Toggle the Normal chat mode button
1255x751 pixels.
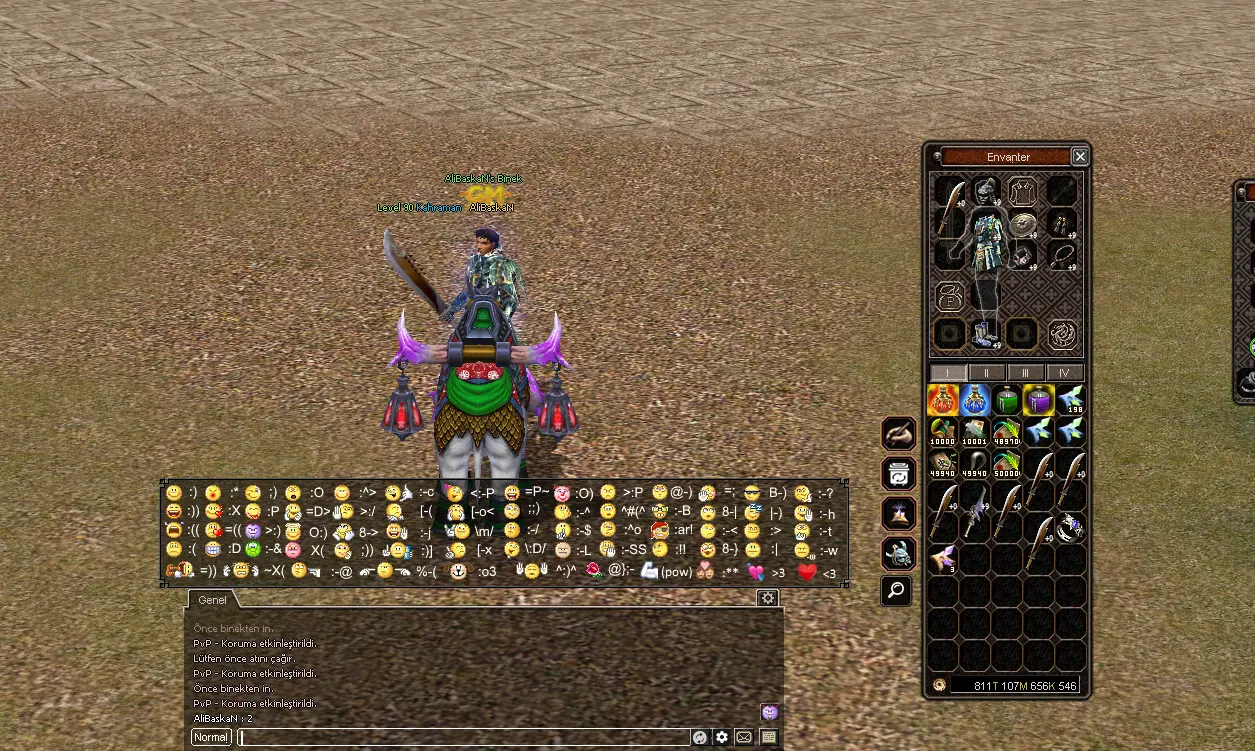click(x=211, y=737)
